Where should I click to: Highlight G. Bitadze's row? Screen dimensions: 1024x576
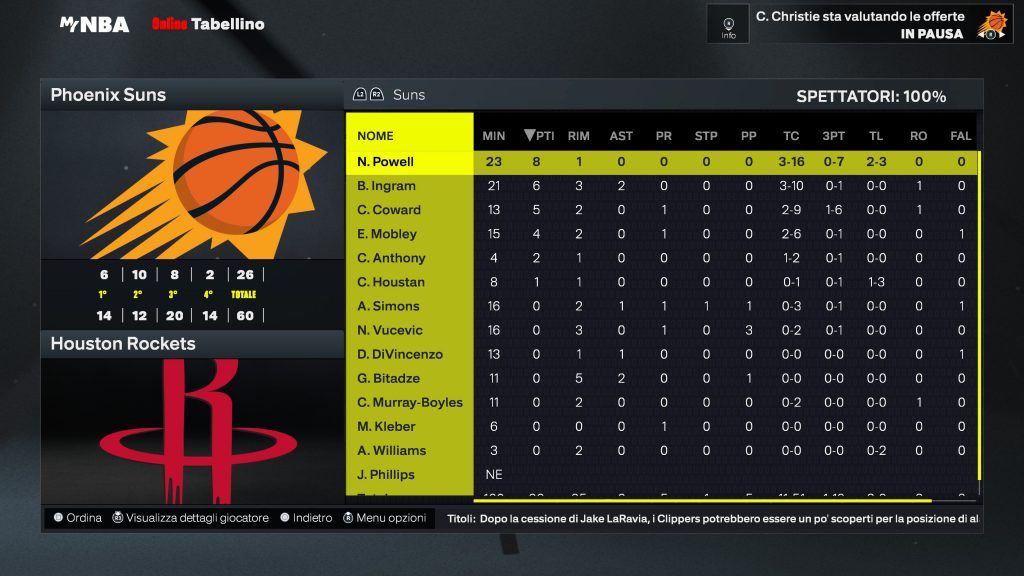389,378
